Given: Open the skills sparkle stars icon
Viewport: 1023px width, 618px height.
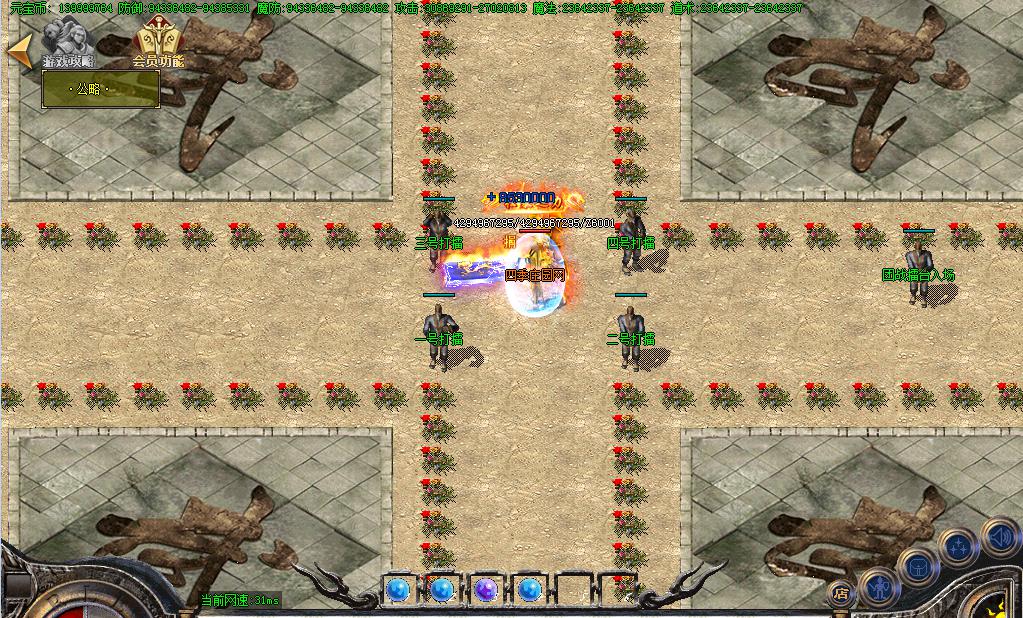Looking at the screenshot, I should coord(958,547).
